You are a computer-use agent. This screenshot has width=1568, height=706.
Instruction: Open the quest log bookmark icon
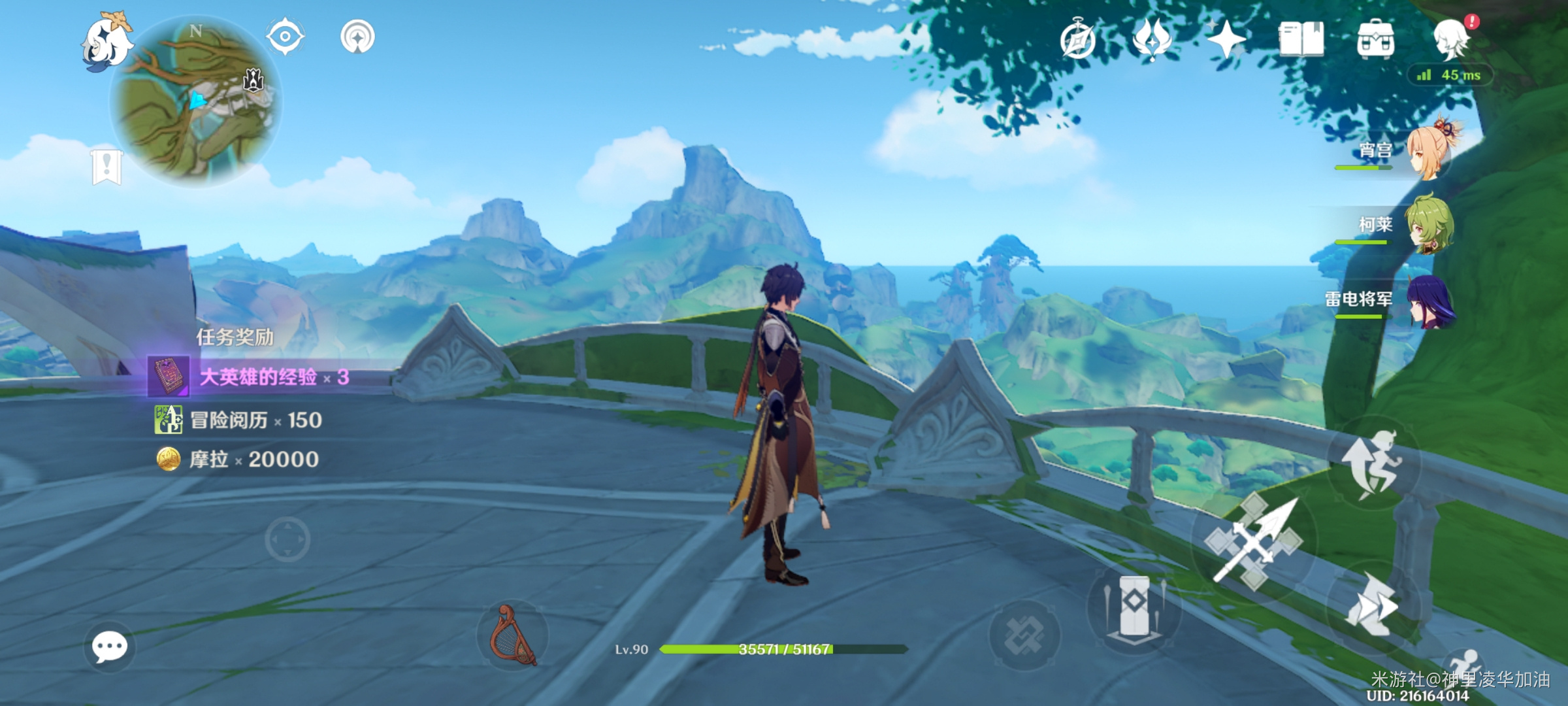106,166
